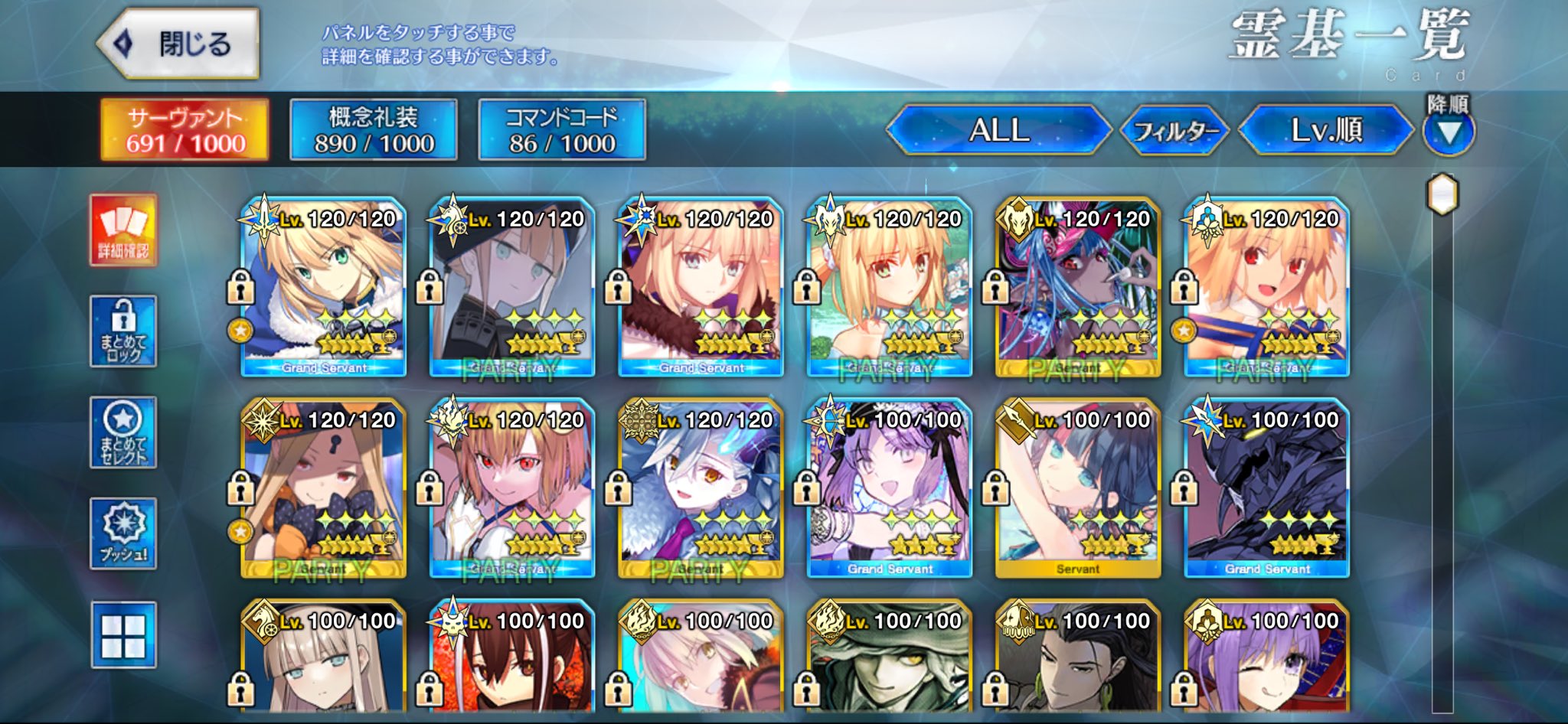
Task: Show the コマンドコード tab
Action: click(561, 129)
